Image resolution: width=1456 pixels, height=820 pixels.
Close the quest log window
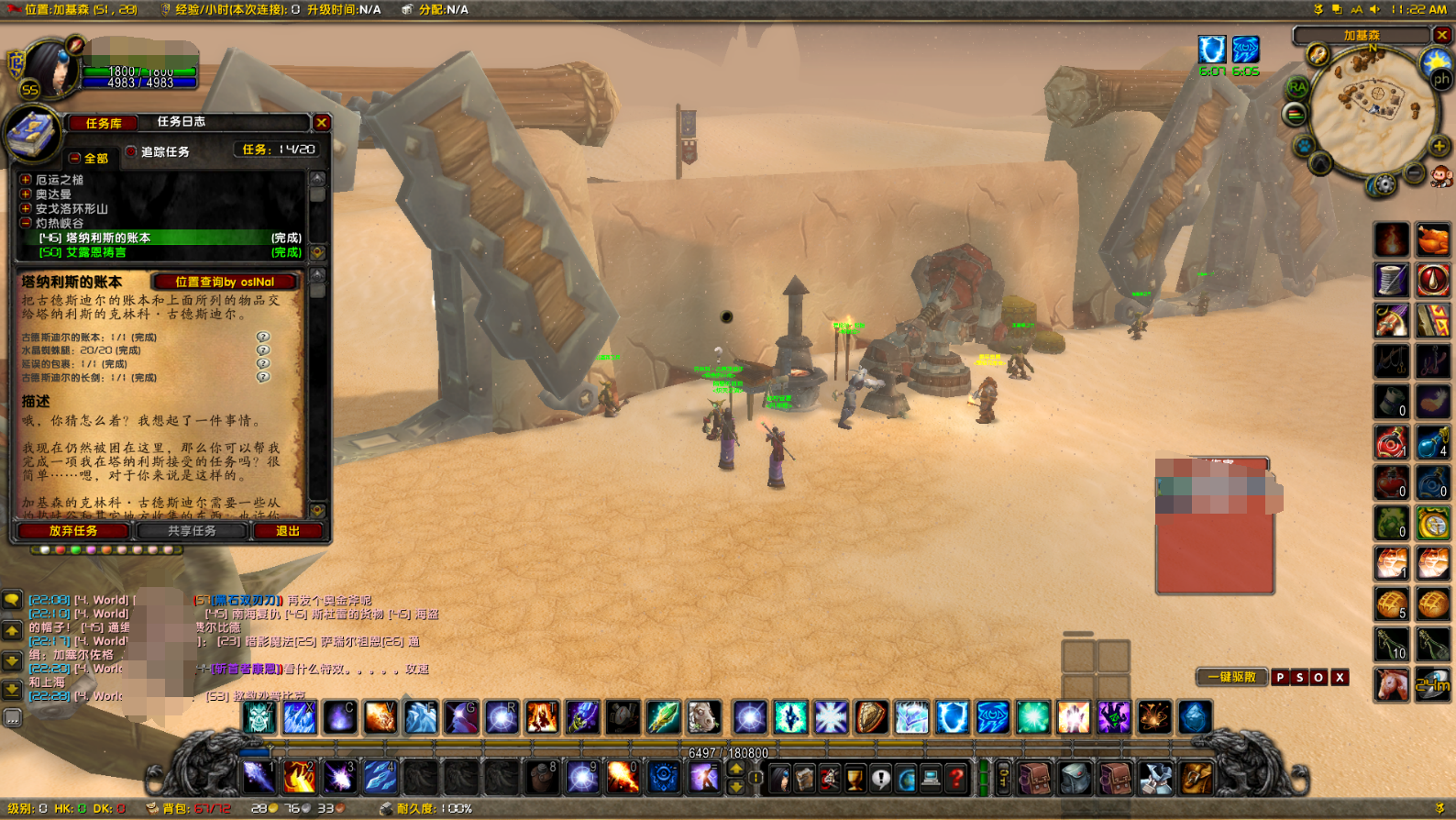(321, 123)
